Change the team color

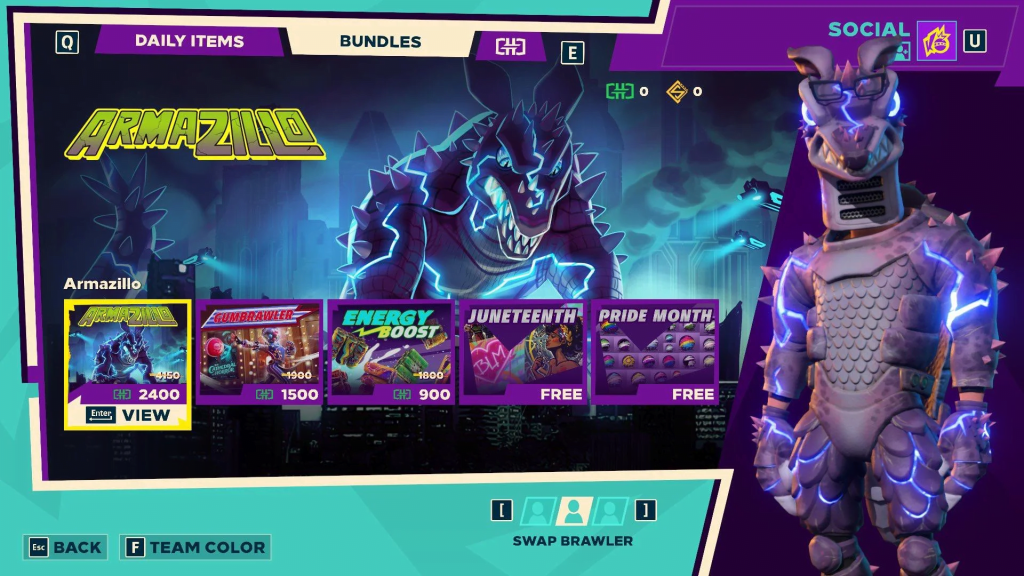(x=195, y=547)
